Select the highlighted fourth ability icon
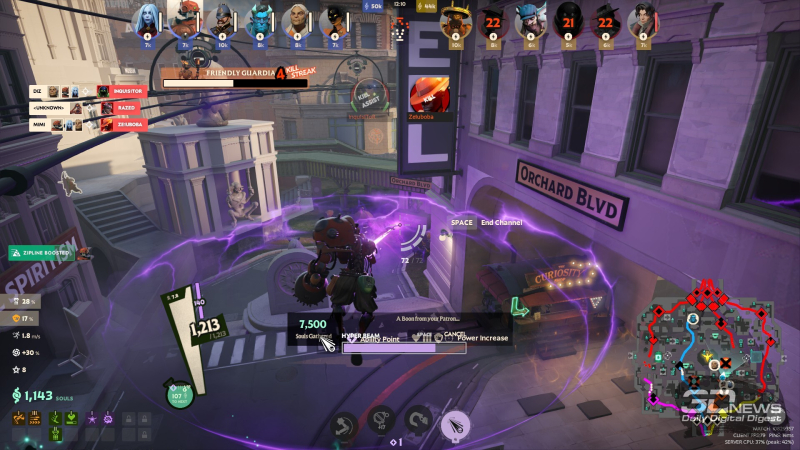 (455, 425)
